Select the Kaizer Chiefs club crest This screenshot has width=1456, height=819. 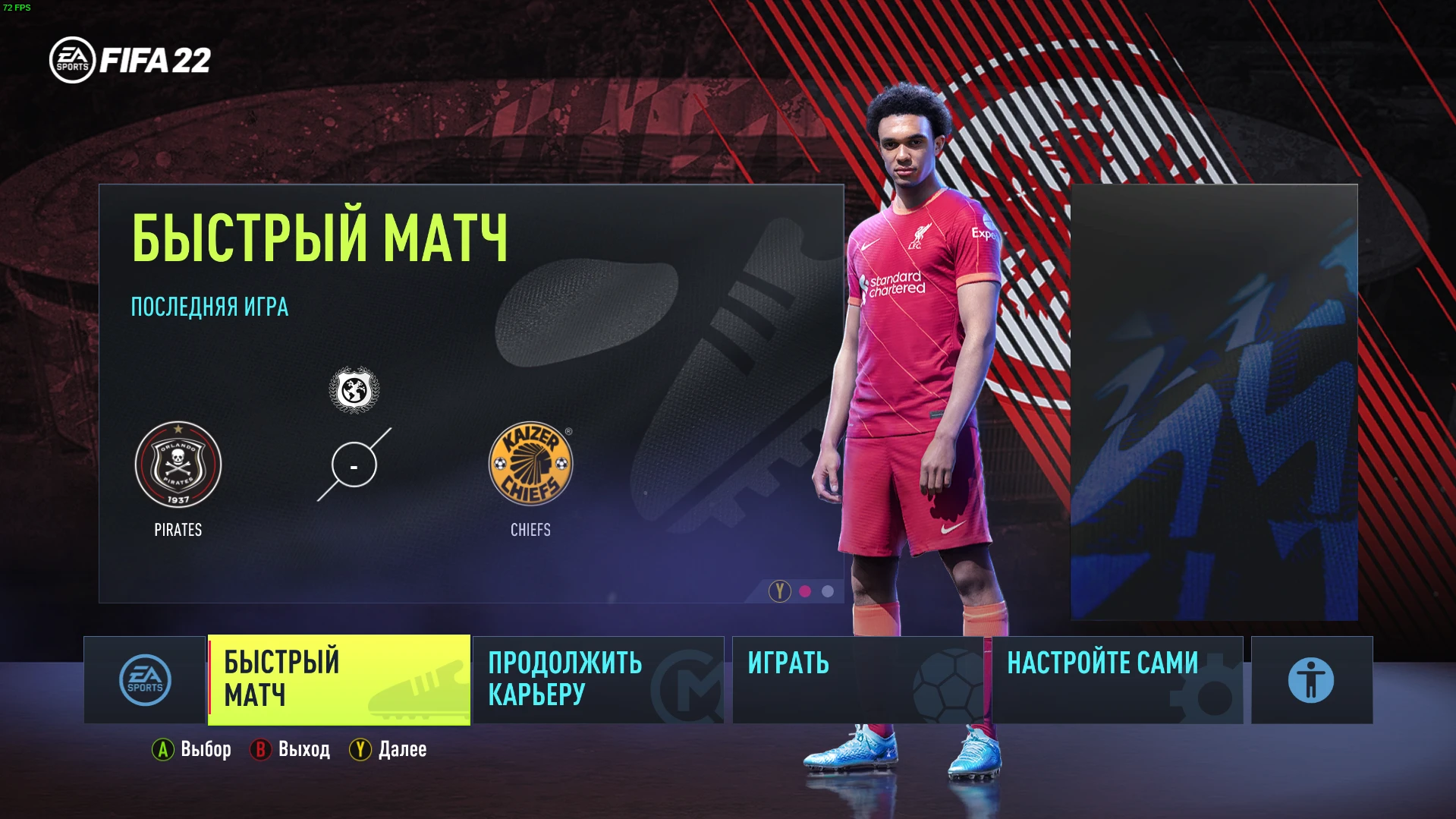[530, 464]
